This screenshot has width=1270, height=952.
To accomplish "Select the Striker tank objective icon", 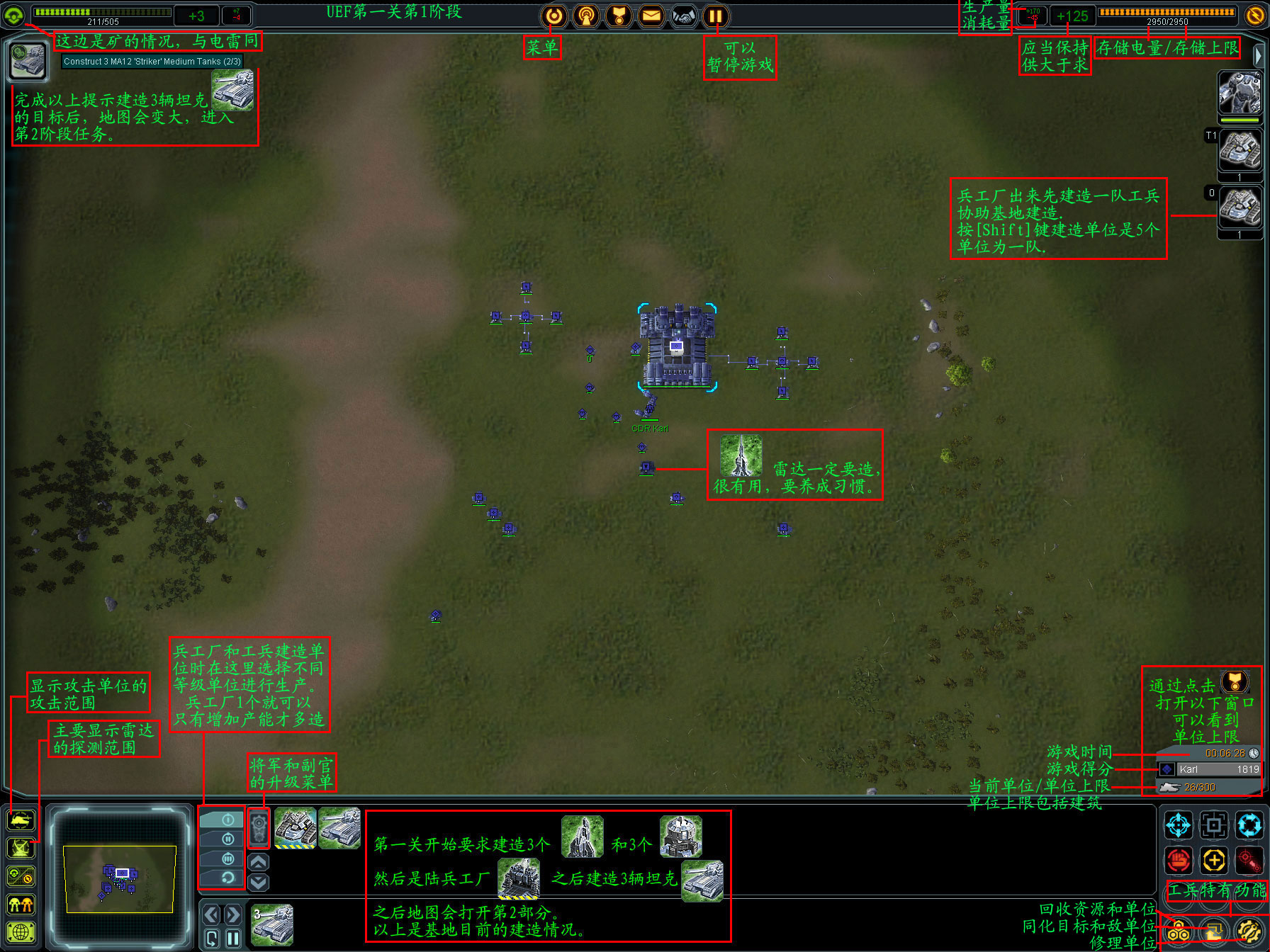I will tap(28, 61).
